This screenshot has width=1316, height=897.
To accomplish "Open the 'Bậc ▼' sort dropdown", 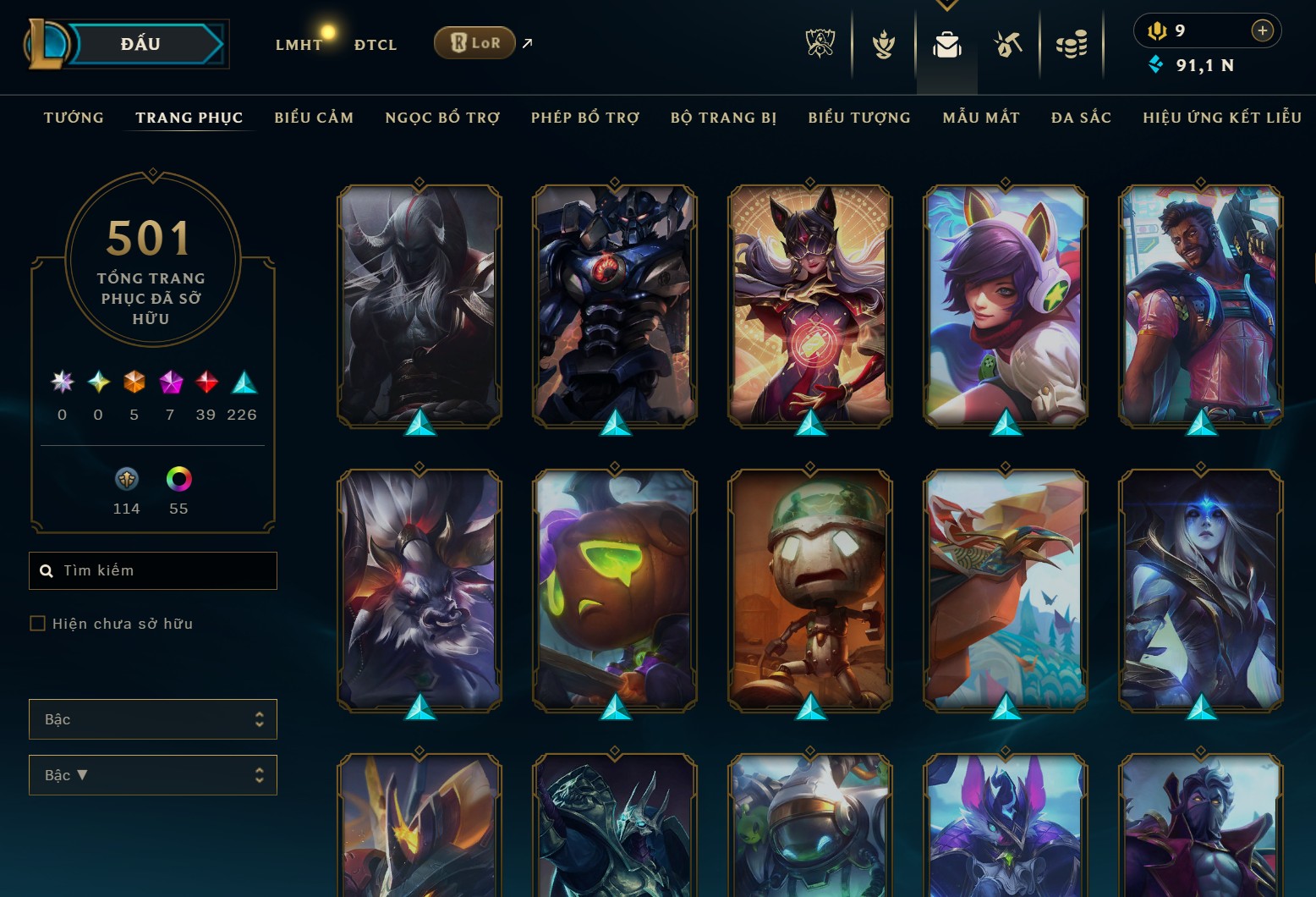I will click(152, 774).
